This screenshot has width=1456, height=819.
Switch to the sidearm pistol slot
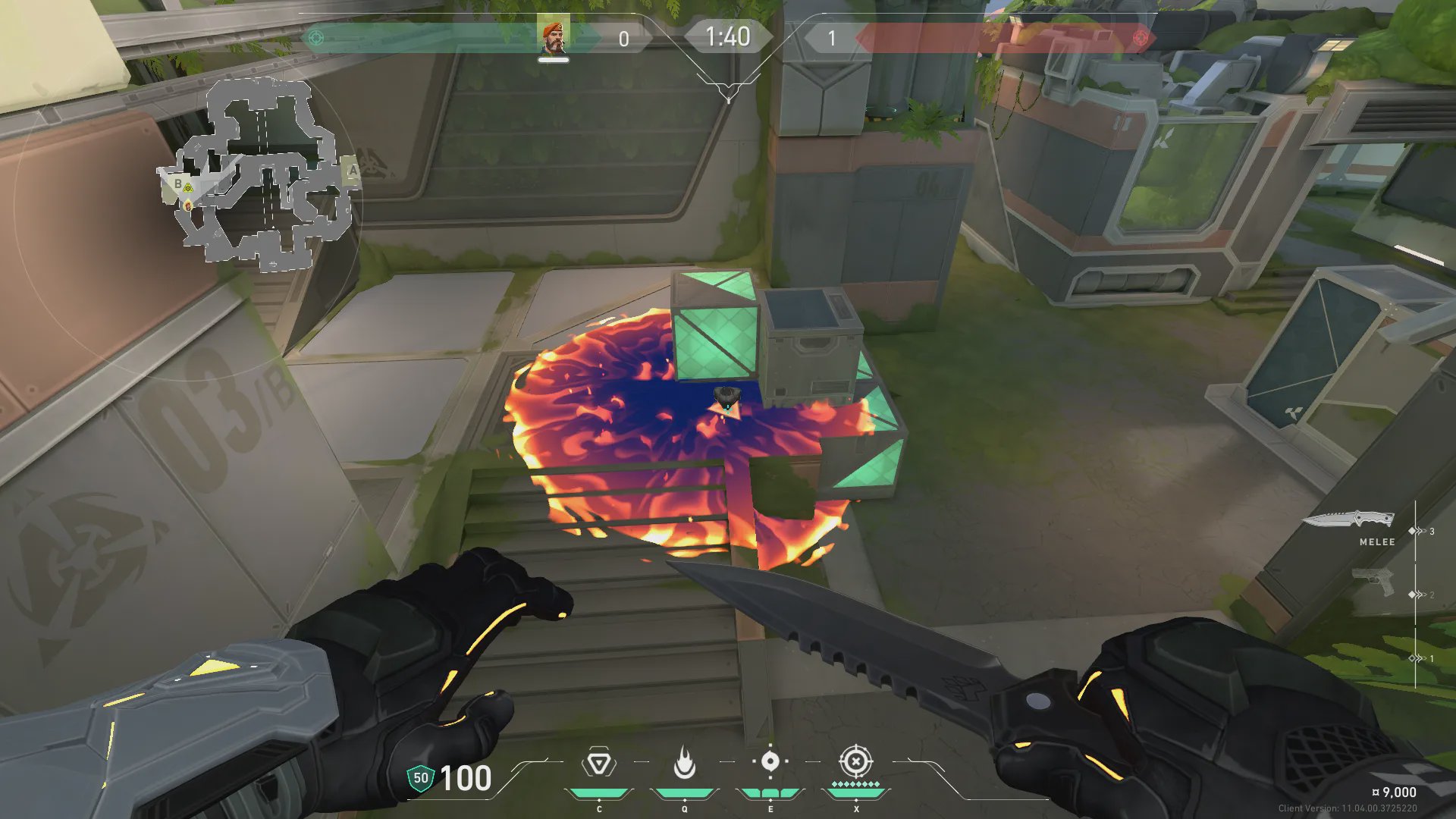point(1373,582)
